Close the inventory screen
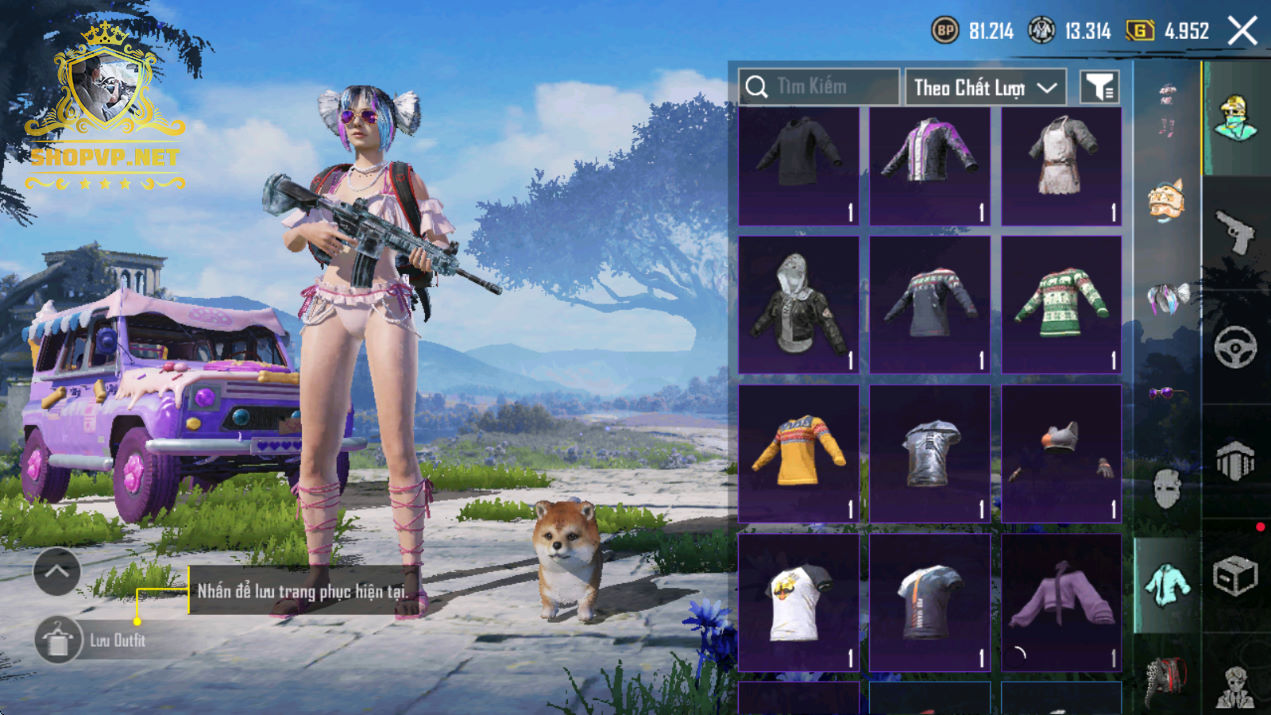Screen dimensions: 1271x715 click(x=1242, y=31)
